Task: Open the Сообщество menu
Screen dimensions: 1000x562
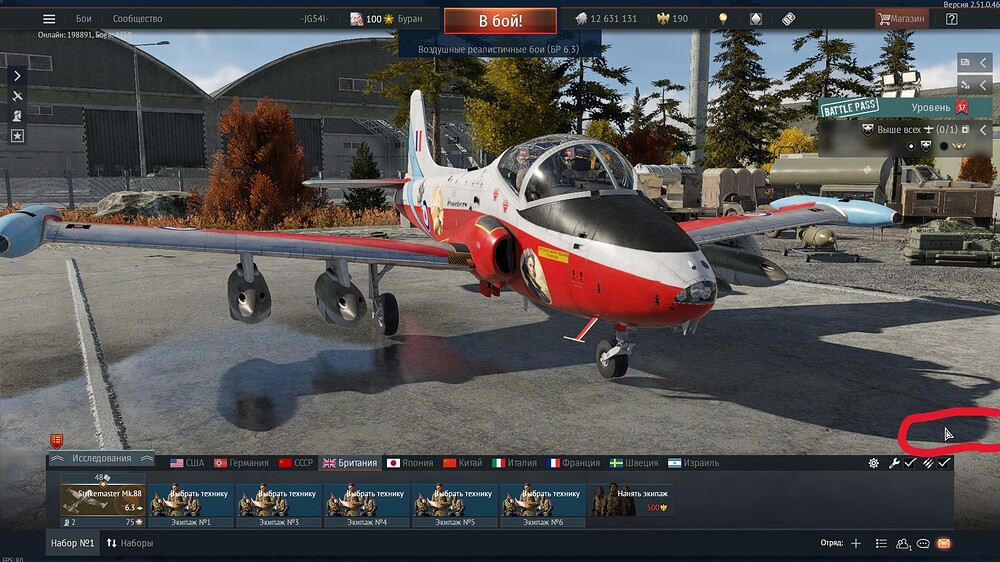Action: click(137, 19)
